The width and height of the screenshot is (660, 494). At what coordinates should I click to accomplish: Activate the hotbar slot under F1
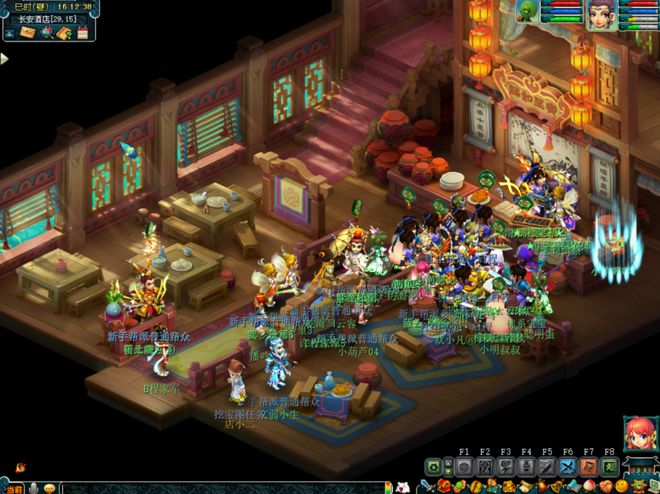[464, 467]
